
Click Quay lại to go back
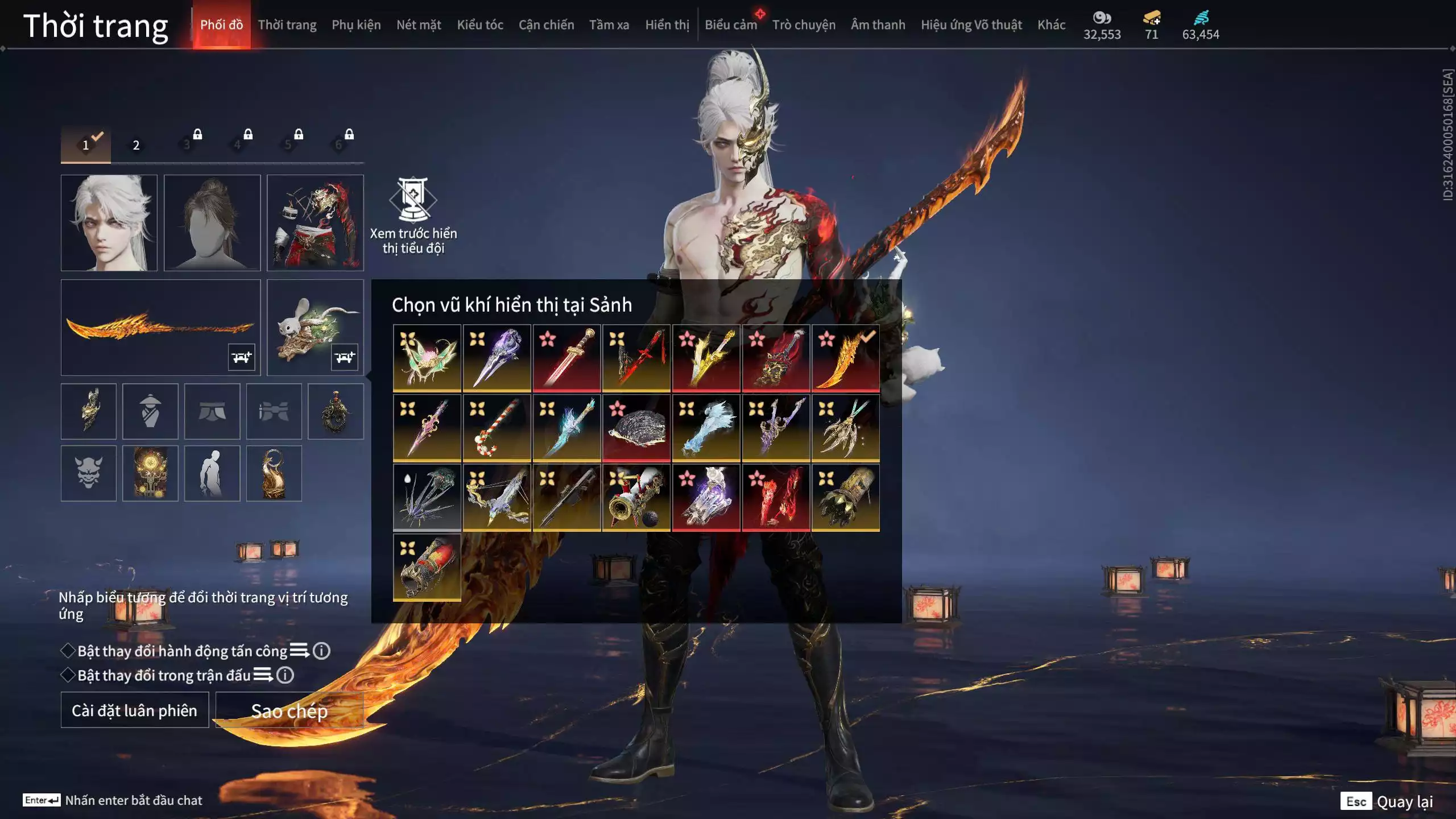point(1404,801)
